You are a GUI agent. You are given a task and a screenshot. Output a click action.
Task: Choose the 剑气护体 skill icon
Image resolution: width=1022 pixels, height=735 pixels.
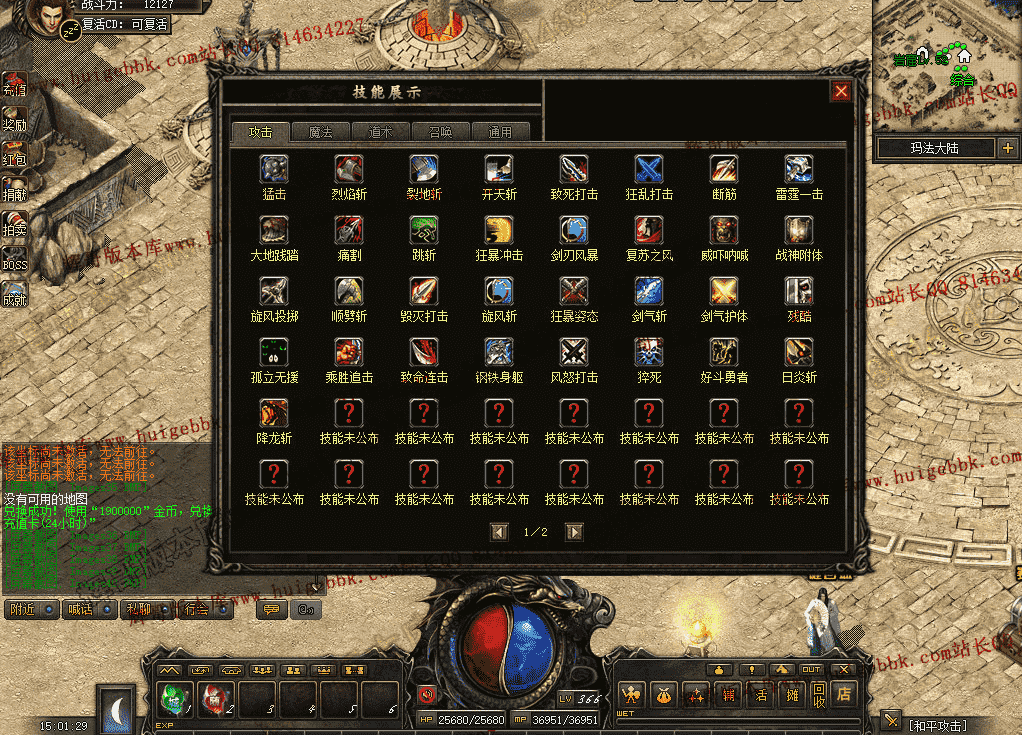pos(724,291)
